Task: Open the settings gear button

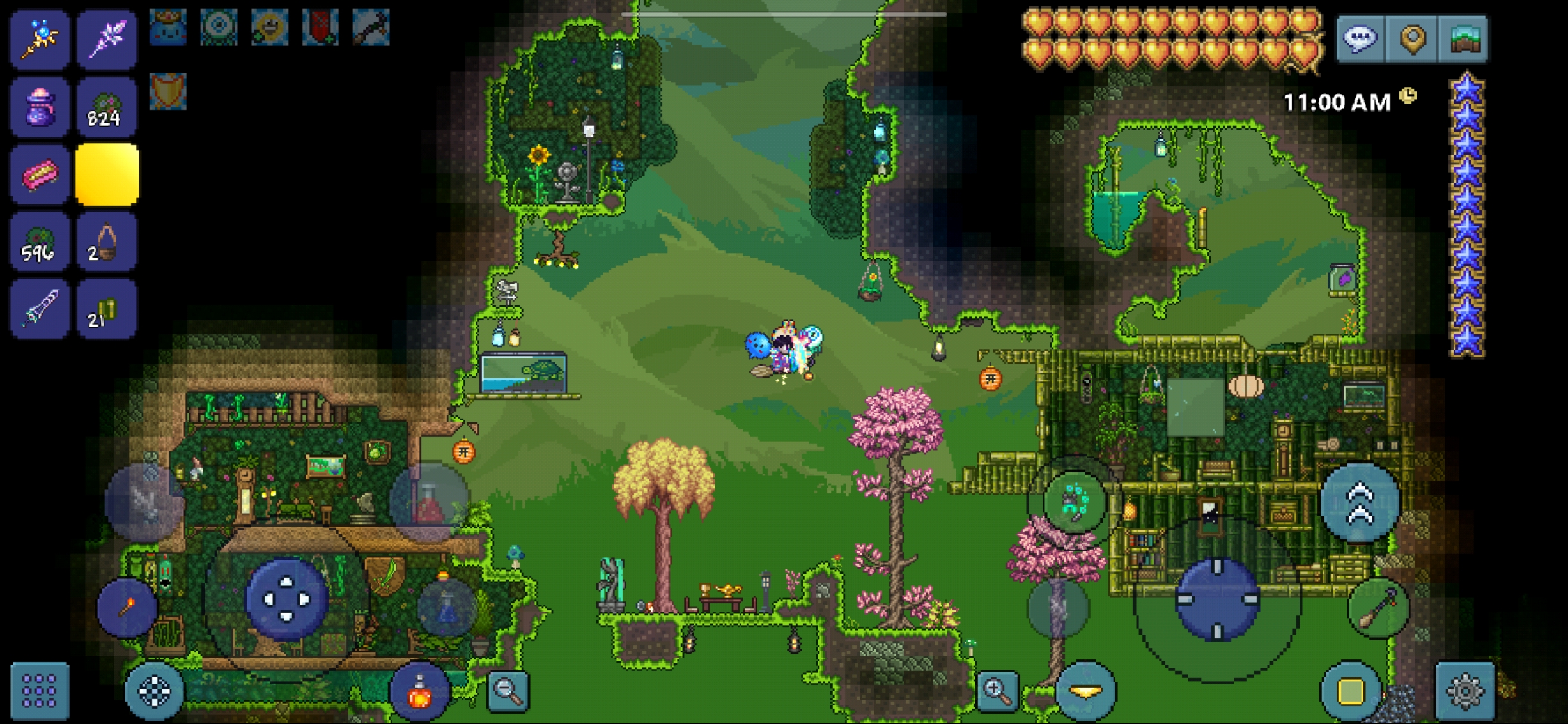Action: coord(1464,690)
